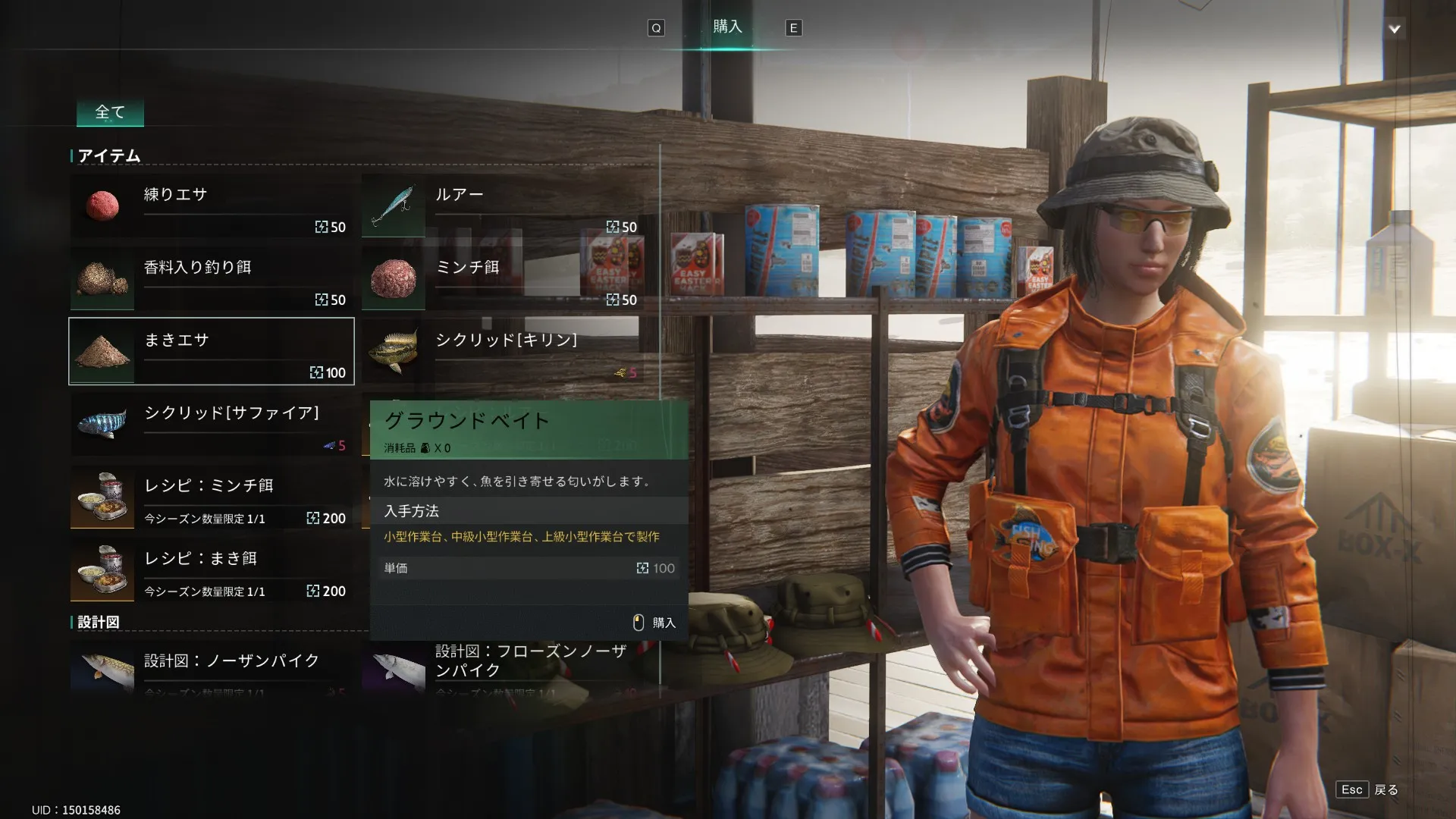This screenshot has height=819, width=1456.
Task: Choose シクリッド[キリン] fish item
Action: (x=503, y=351)
